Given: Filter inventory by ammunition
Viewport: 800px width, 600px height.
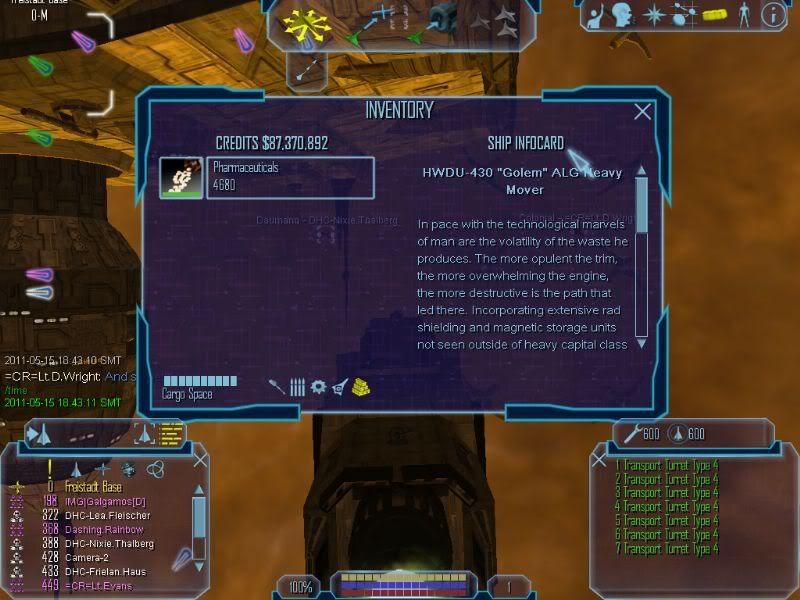Looking at the screenshot, I should [297, 387].
